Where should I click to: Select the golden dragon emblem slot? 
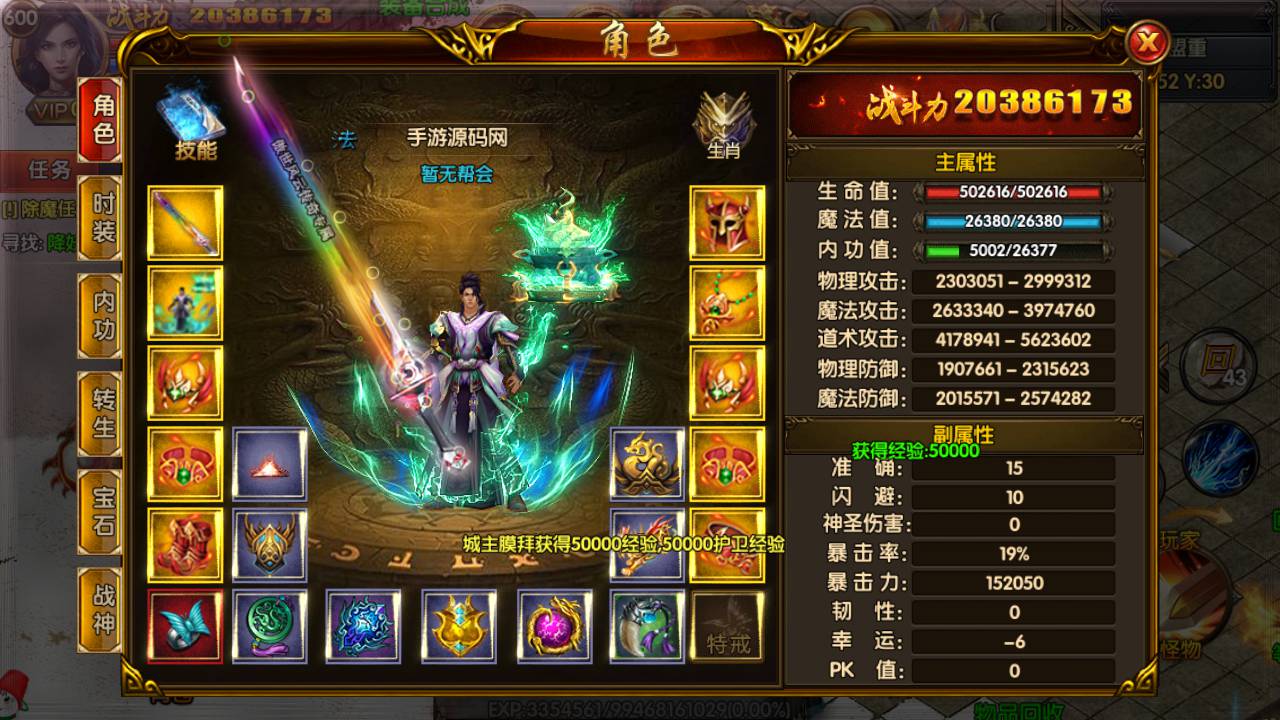[x=648, y=464]
